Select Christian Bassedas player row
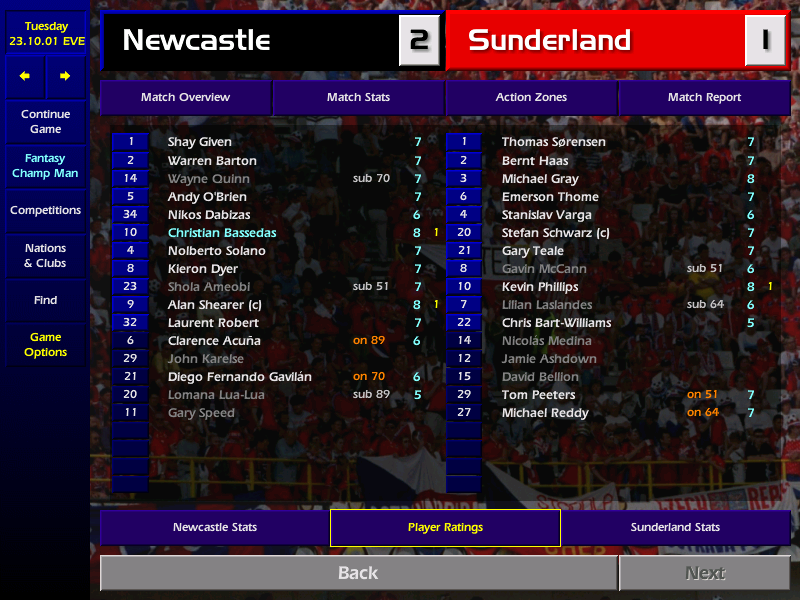Viewport: 800px width, 600px height. [222, 233]
